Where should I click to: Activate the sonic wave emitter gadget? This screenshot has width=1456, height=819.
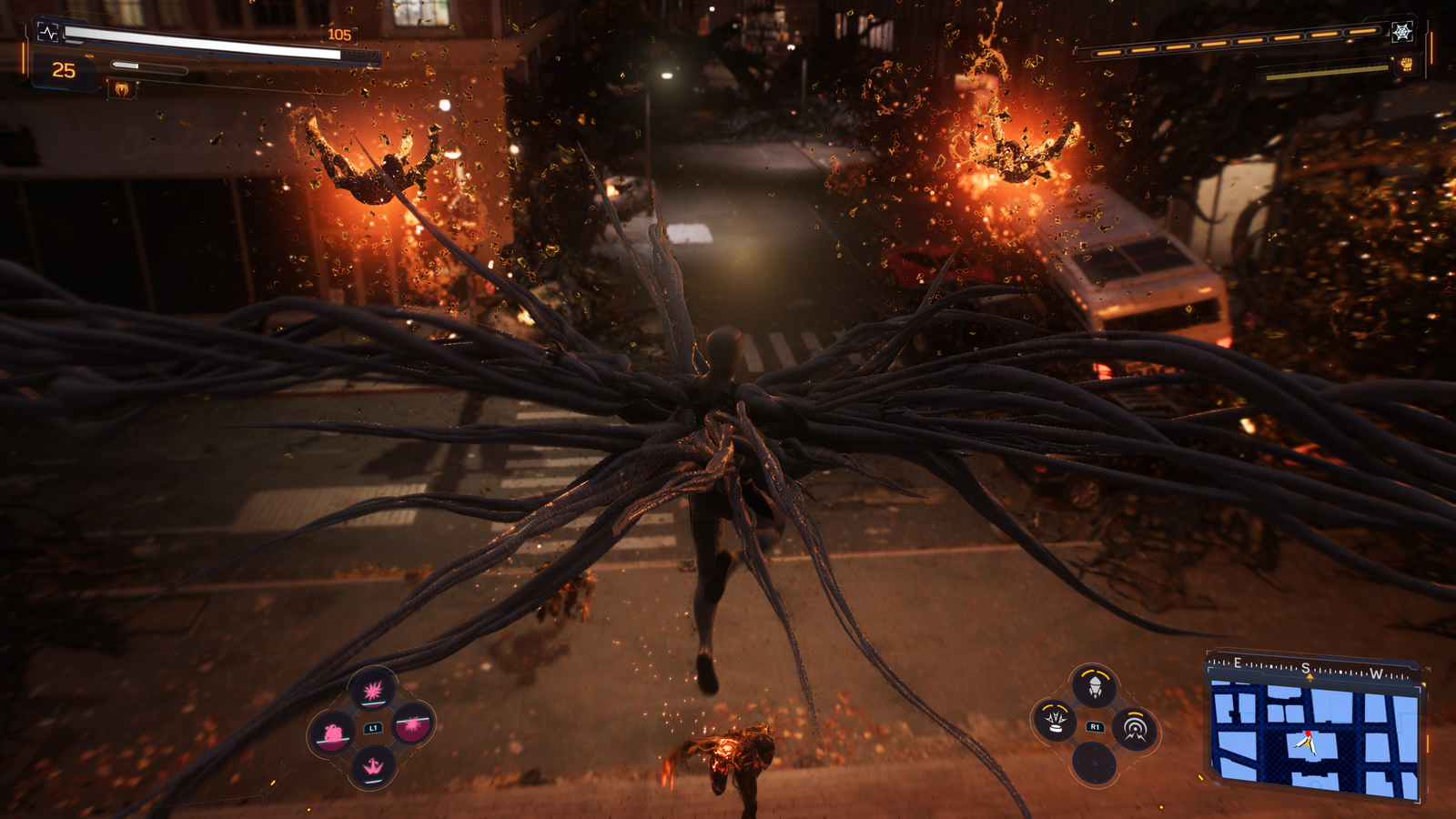(1135, 728)
